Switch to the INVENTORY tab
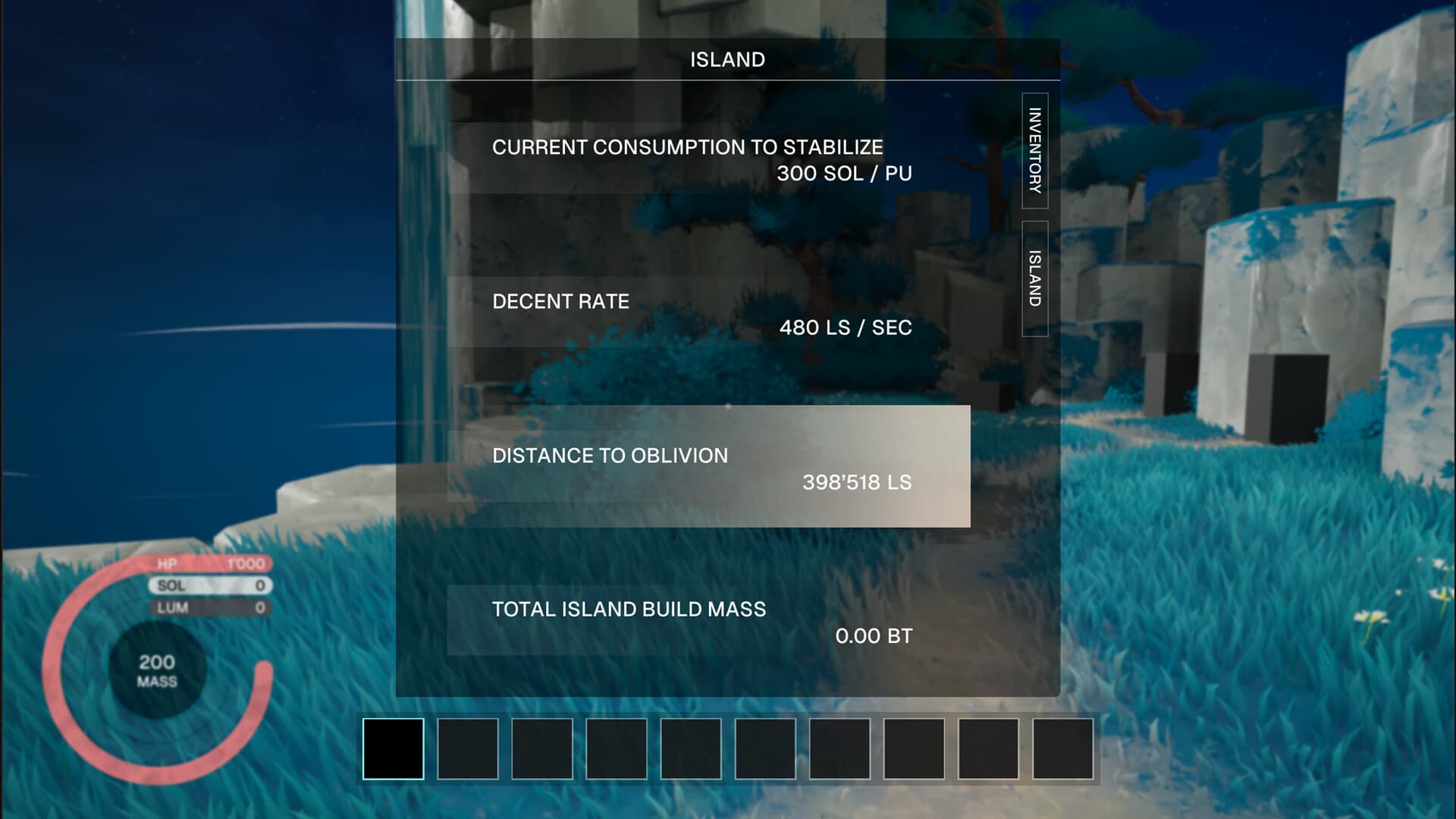This screenshot has height=819, width=1456. pos(1035,152)
